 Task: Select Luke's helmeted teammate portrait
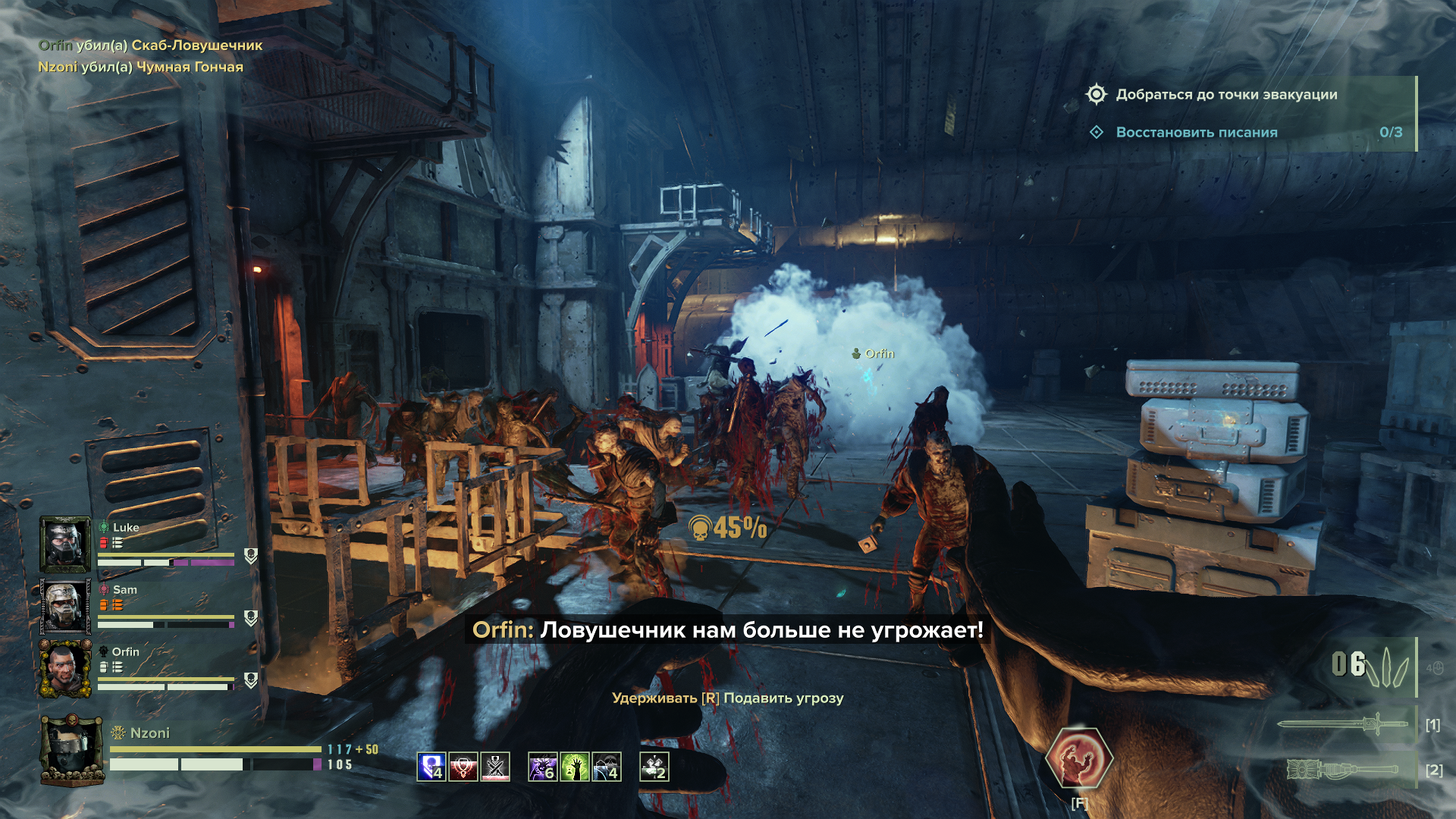(x=65, y=544)
